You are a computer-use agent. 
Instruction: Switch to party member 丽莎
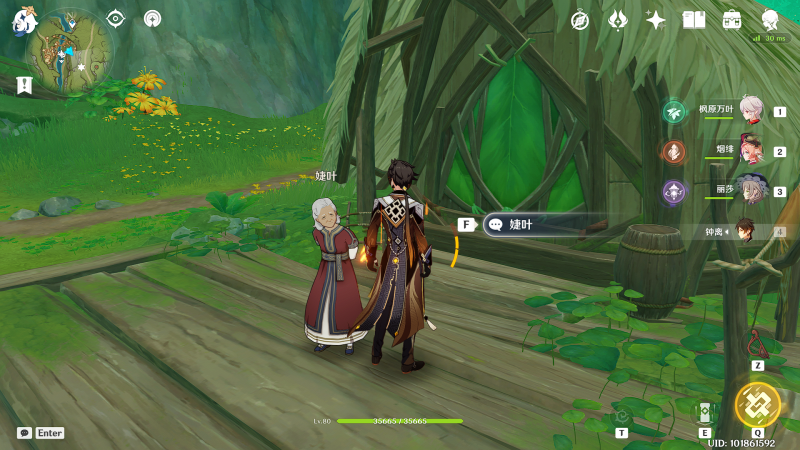[750, 190]
